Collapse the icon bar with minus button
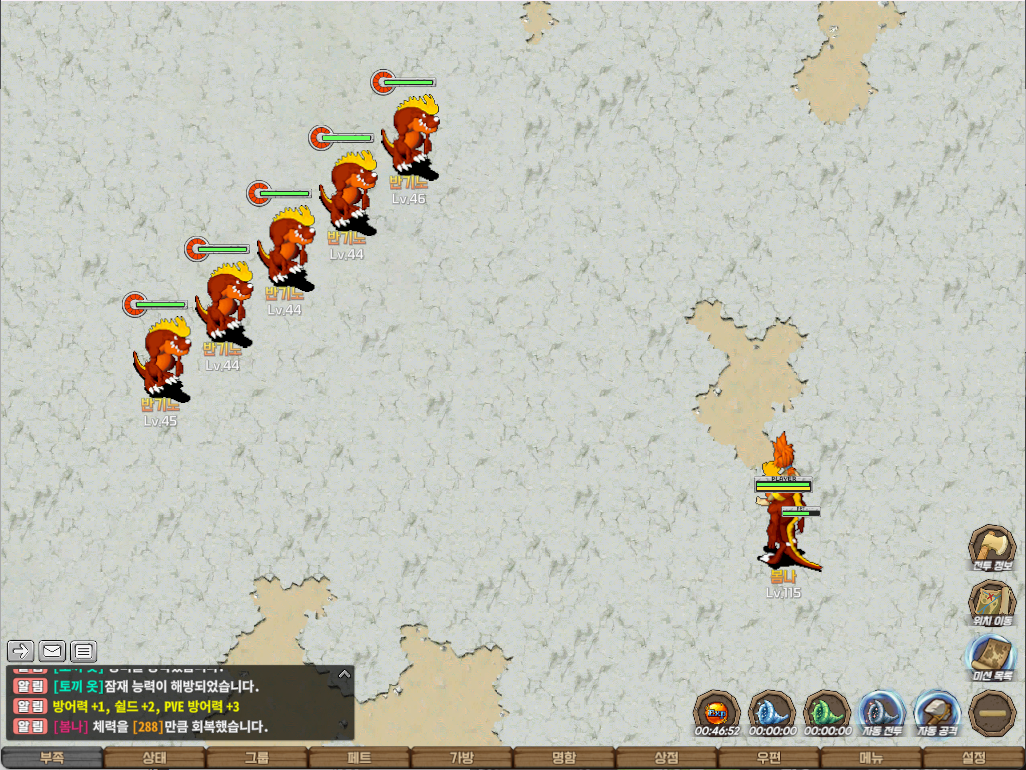1026x770 pixels. click(x=992, y=712)
